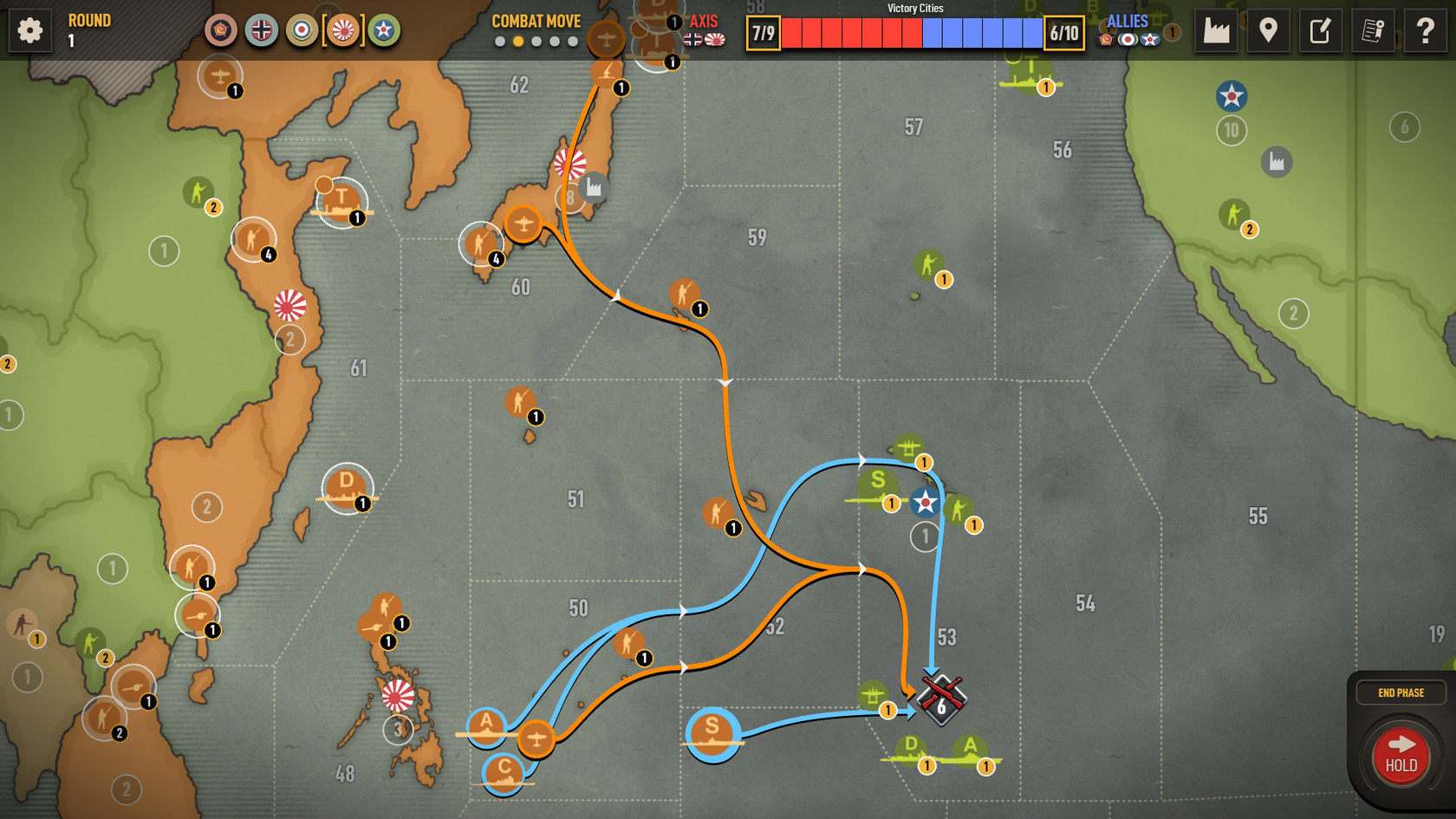
Task: Click the Victory Cities progress bar
Action: click(x=910, y=35)
